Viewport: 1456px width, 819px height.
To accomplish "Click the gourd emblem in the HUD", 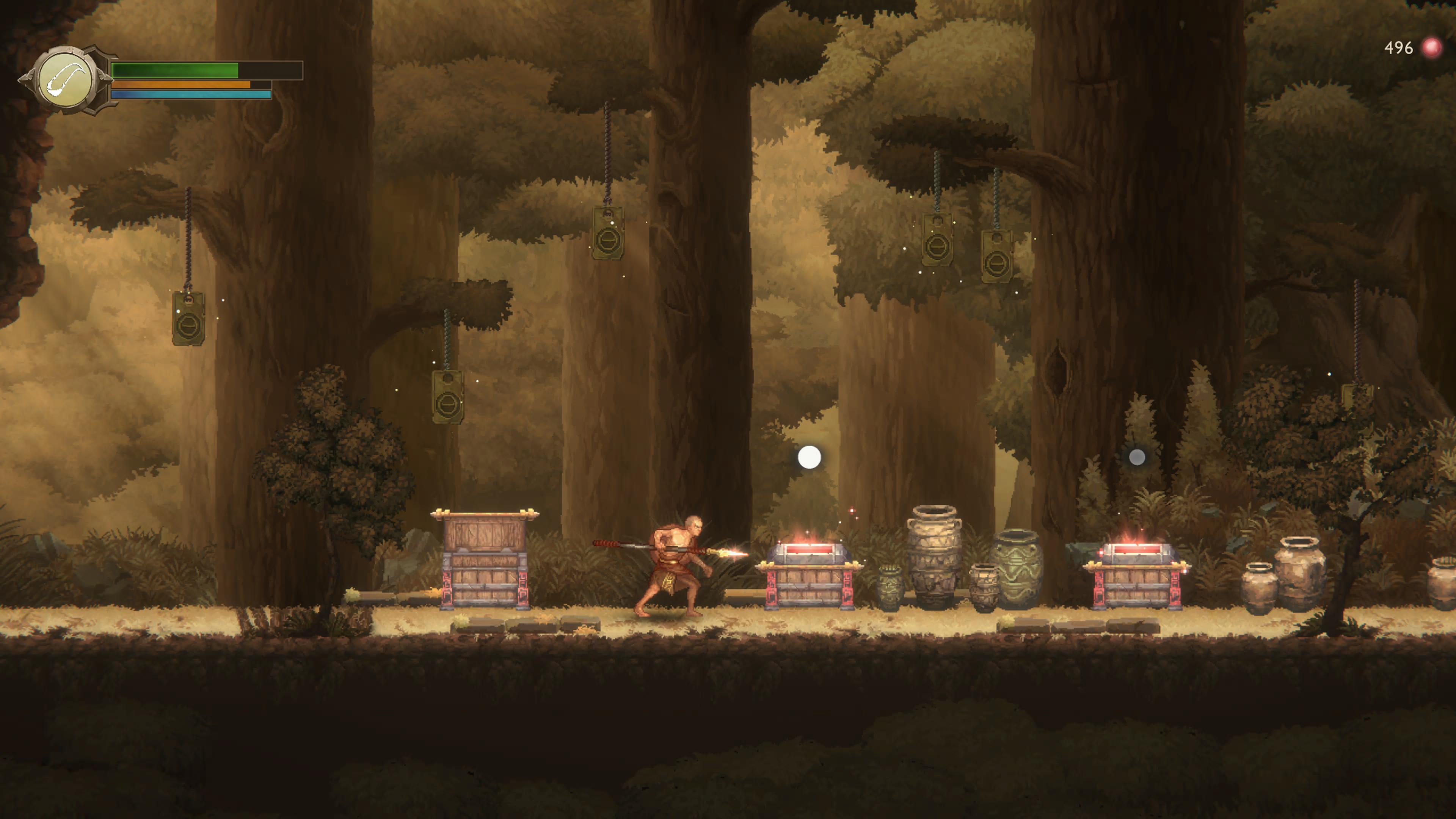I will [66, 80].
